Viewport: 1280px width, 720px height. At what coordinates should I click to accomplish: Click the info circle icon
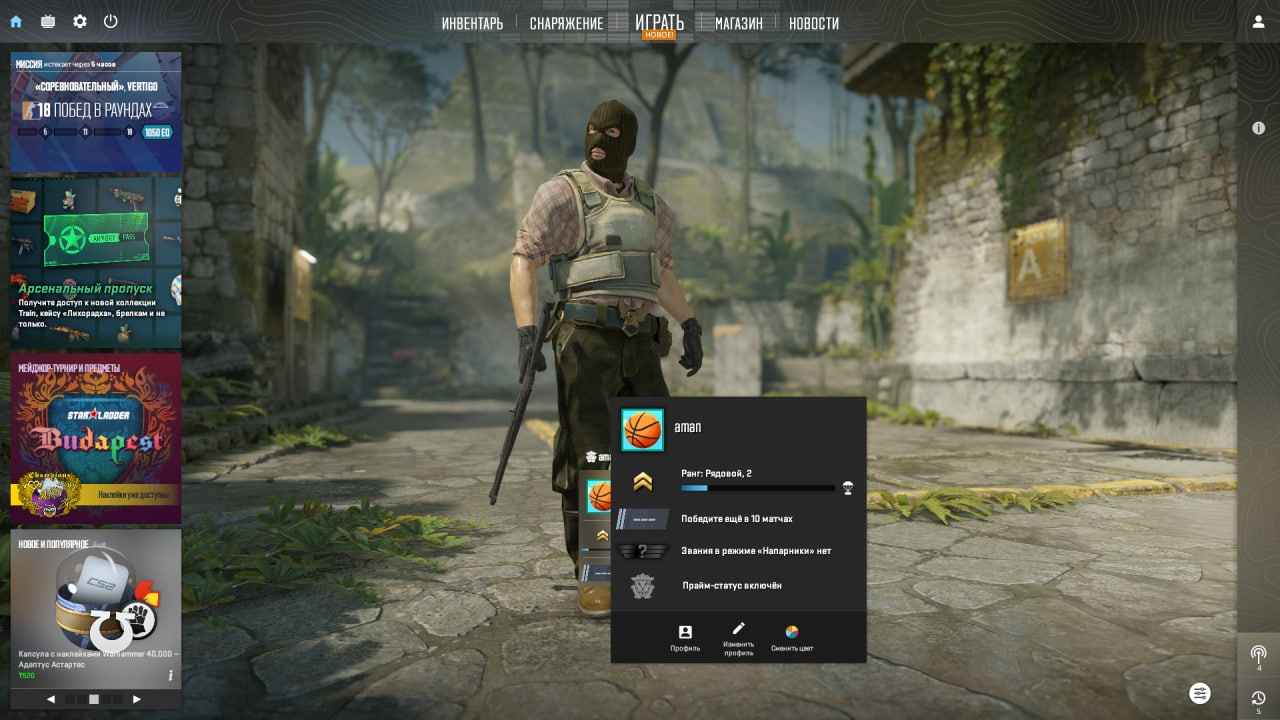click(x=1258, y=128)
